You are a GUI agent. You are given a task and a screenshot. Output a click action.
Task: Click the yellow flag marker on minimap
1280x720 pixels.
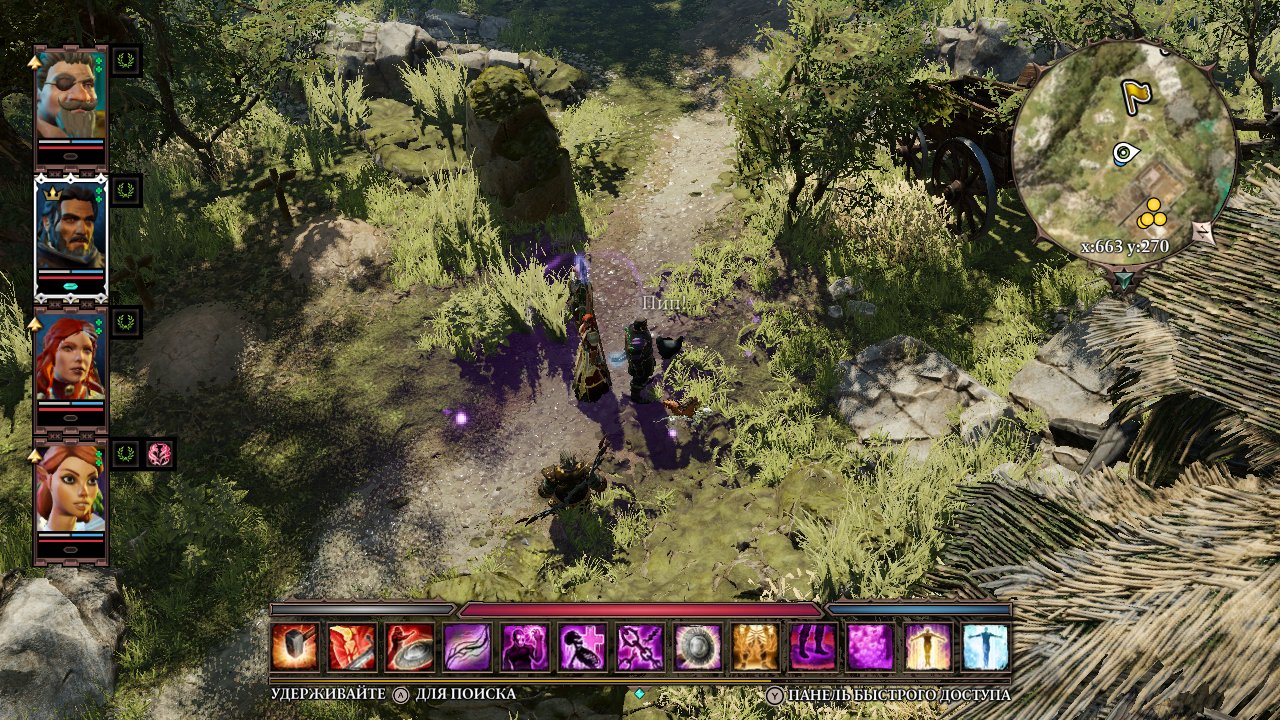(1136, 96)
